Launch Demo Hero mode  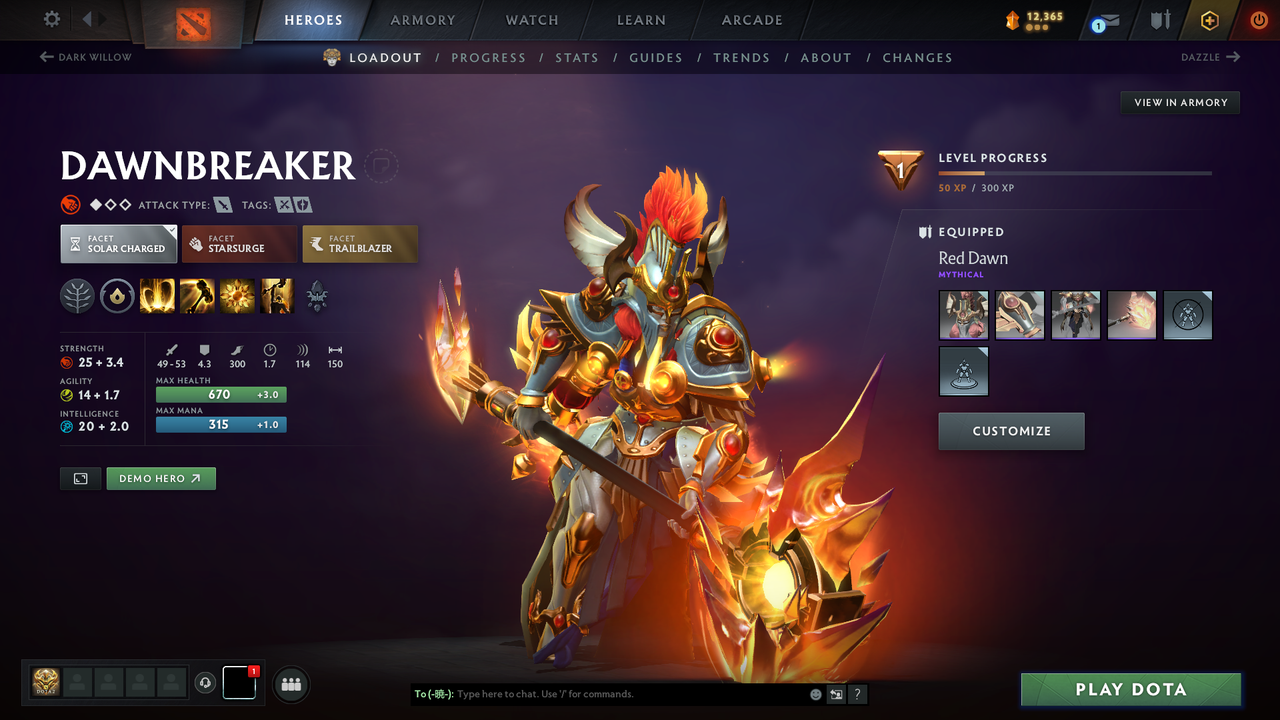[161, 479]
